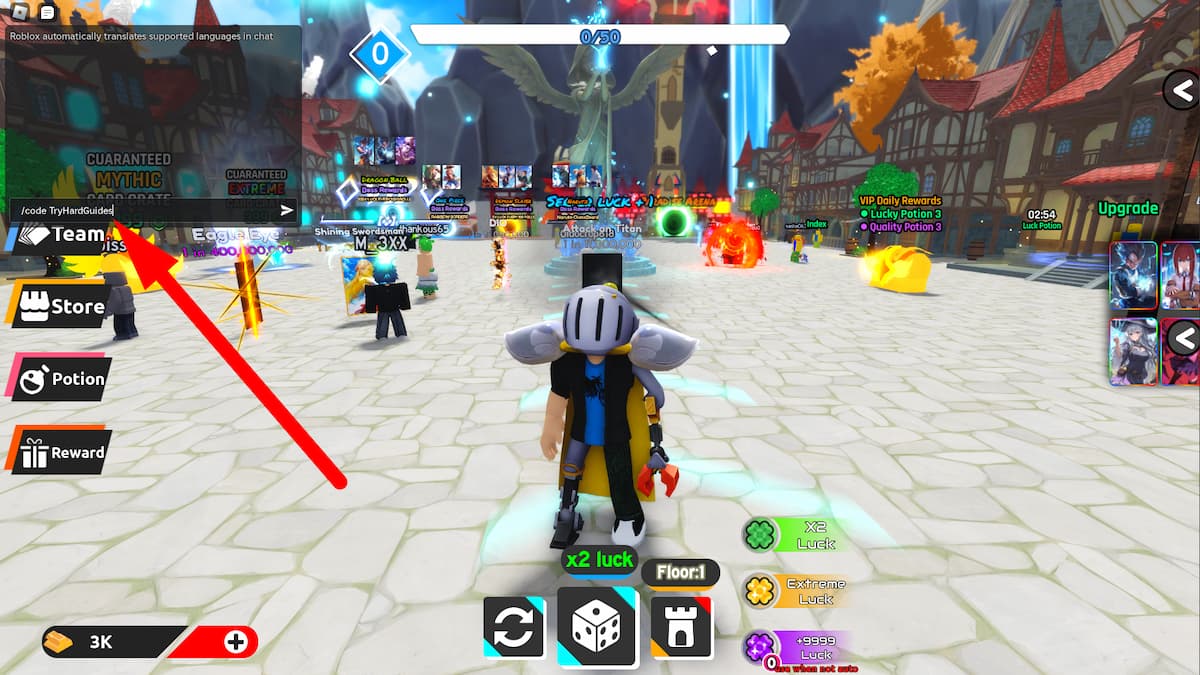Open the Store menu
1200x675 pixels.
(x=62, y=306)
